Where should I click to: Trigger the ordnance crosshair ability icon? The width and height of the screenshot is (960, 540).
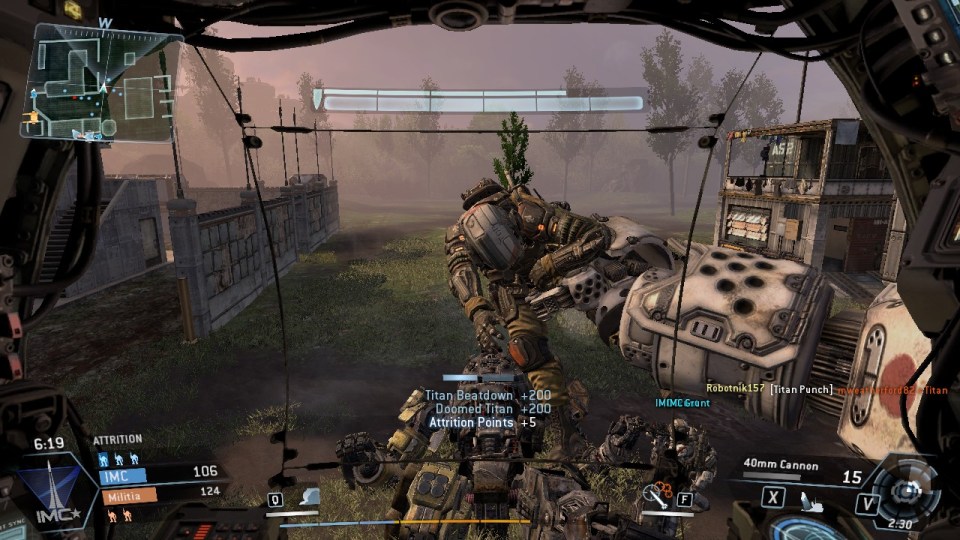657,493
